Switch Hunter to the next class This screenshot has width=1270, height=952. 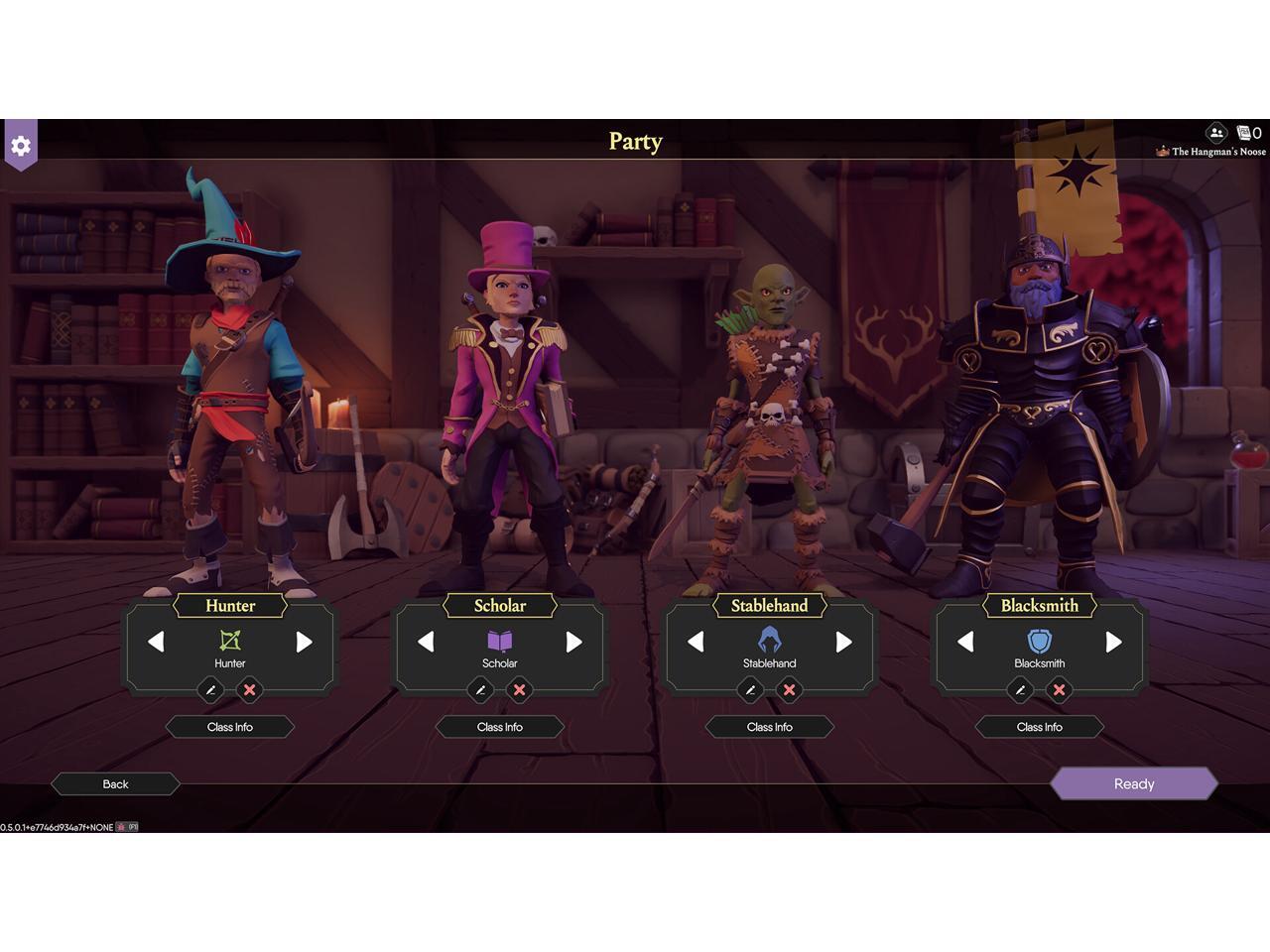tap(305, 642)
